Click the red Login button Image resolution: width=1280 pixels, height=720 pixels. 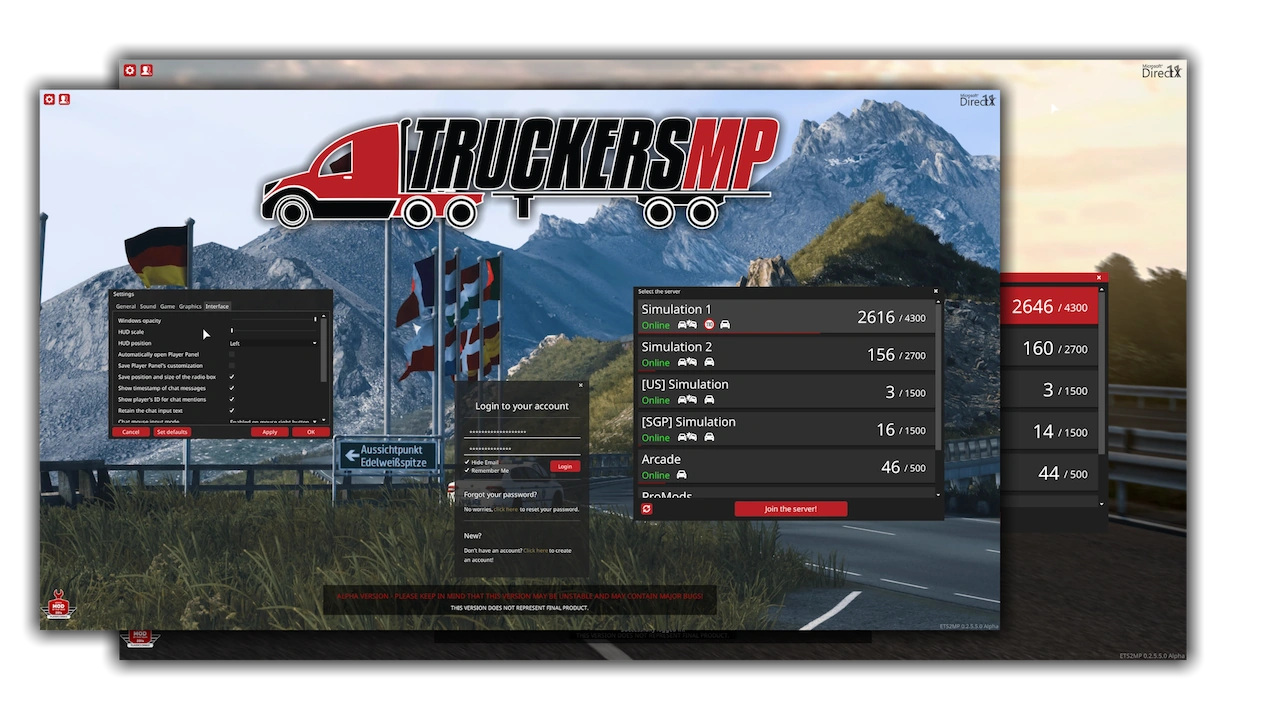tap(564, 467)
